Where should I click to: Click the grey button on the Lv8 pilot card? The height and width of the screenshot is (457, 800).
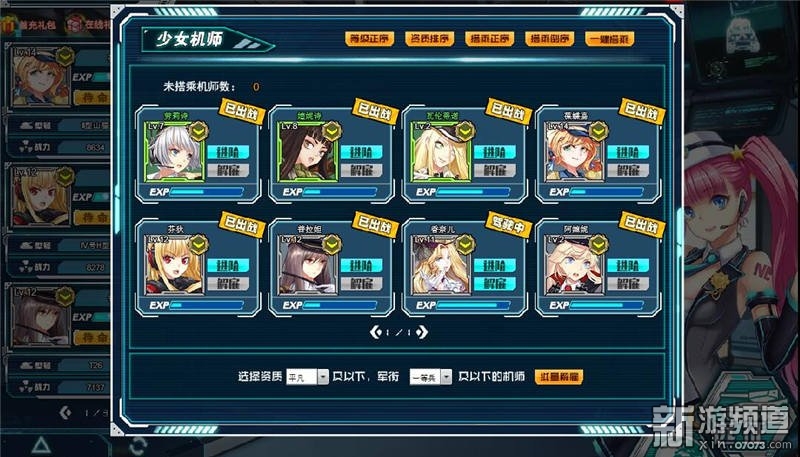357,170
